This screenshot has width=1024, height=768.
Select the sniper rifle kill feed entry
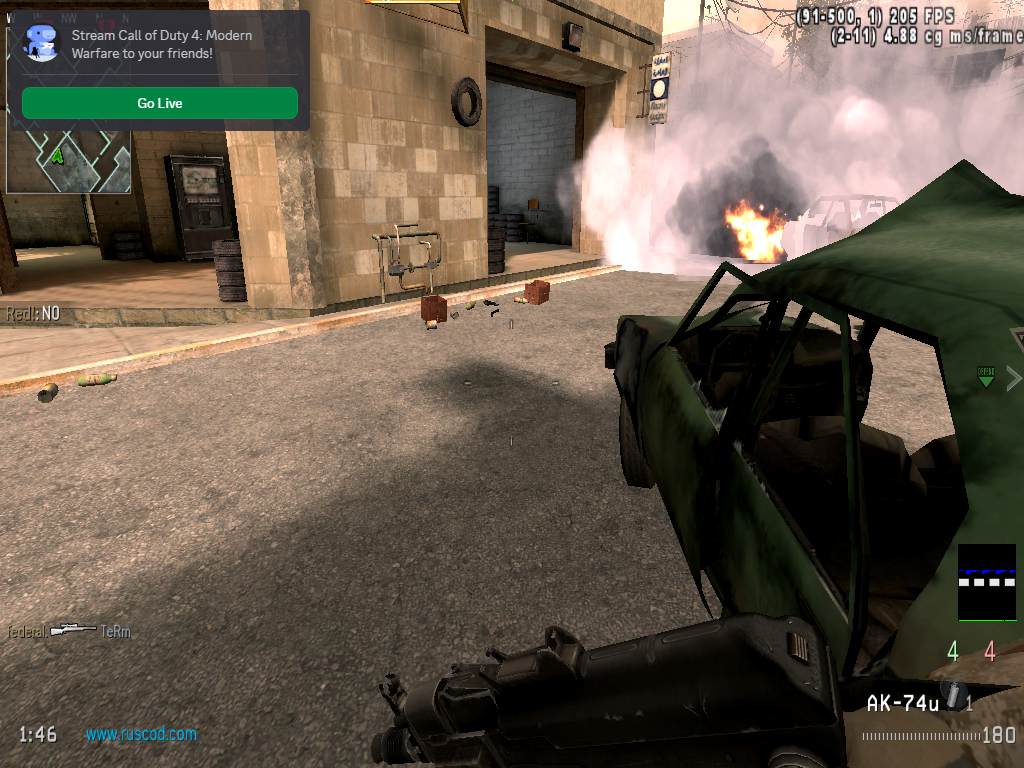click(73, 630)
